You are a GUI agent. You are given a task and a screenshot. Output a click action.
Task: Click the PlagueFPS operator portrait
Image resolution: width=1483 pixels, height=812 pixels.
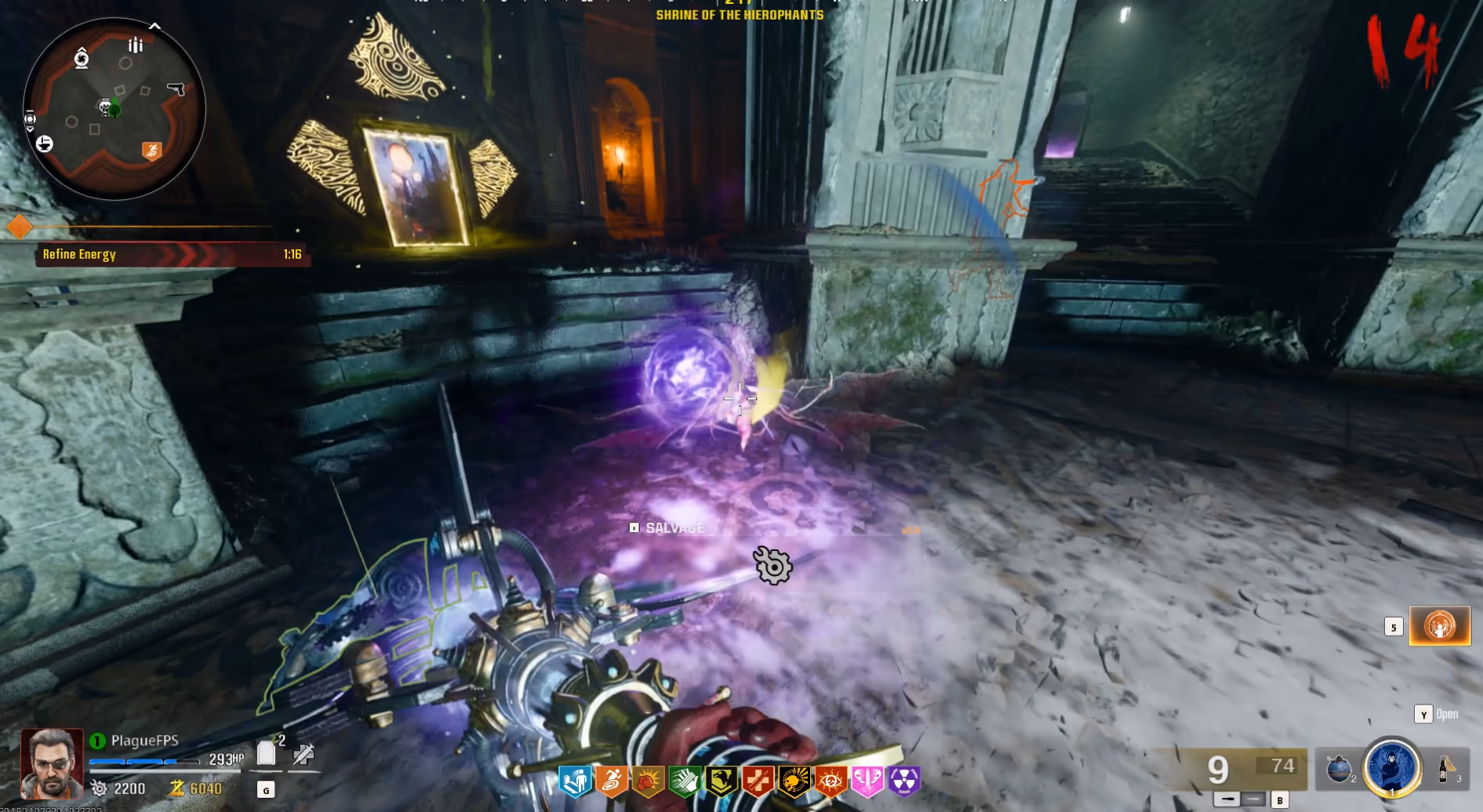tap(52, 763)
